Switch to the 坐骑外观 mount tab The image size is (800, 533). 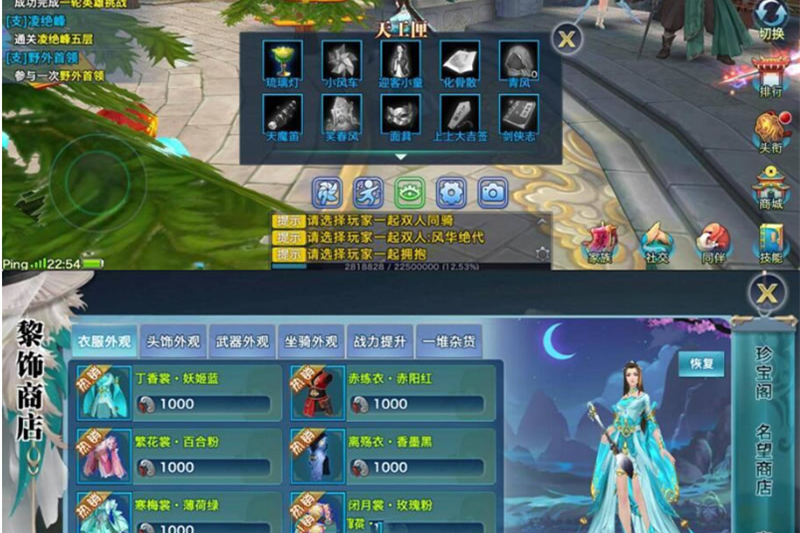pos(310,341)
